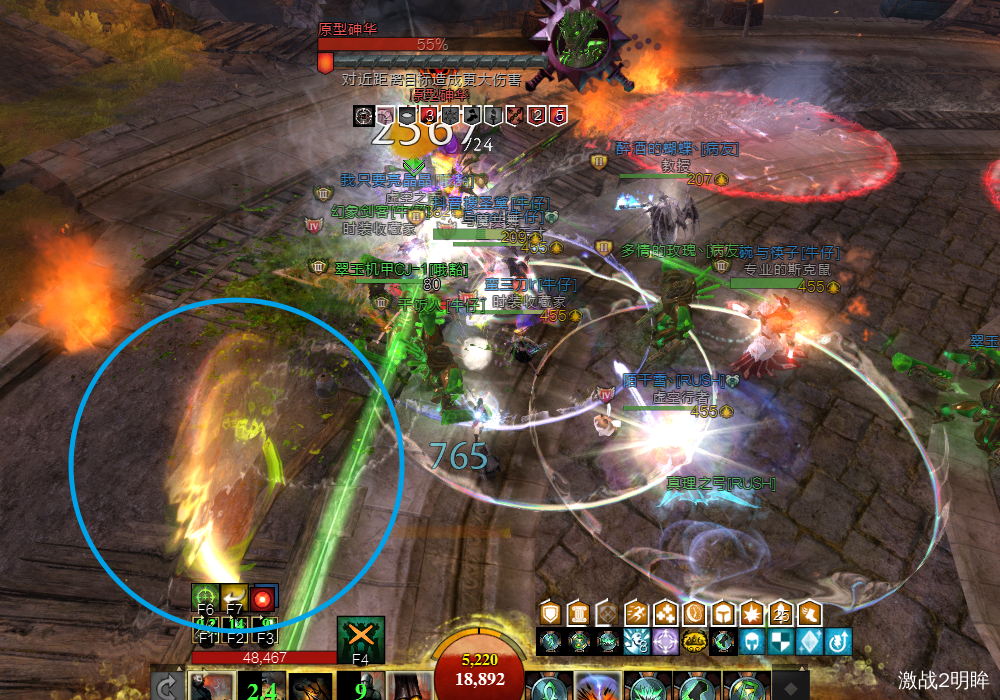Inspect the orange running figure boon icon
This screenshot has height=700, width=1000.
636,613
